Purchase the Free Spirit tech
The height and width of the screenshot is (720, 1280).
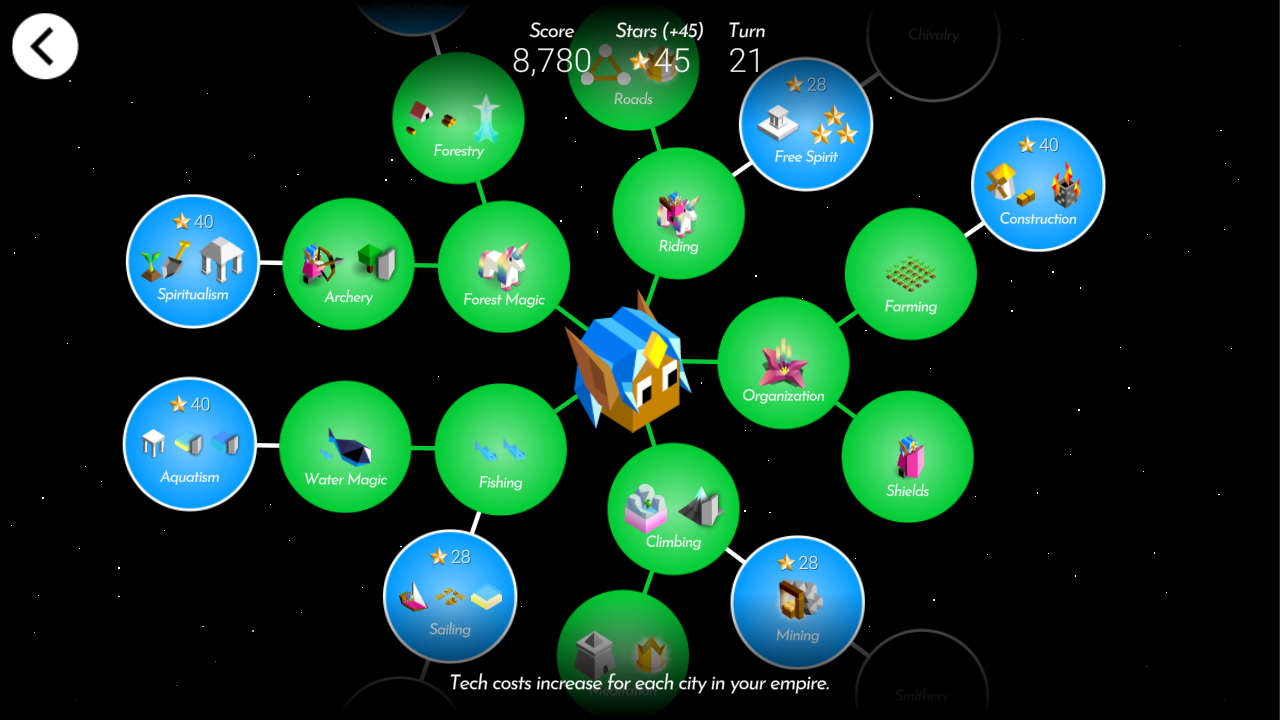click(x=805, y=123)
